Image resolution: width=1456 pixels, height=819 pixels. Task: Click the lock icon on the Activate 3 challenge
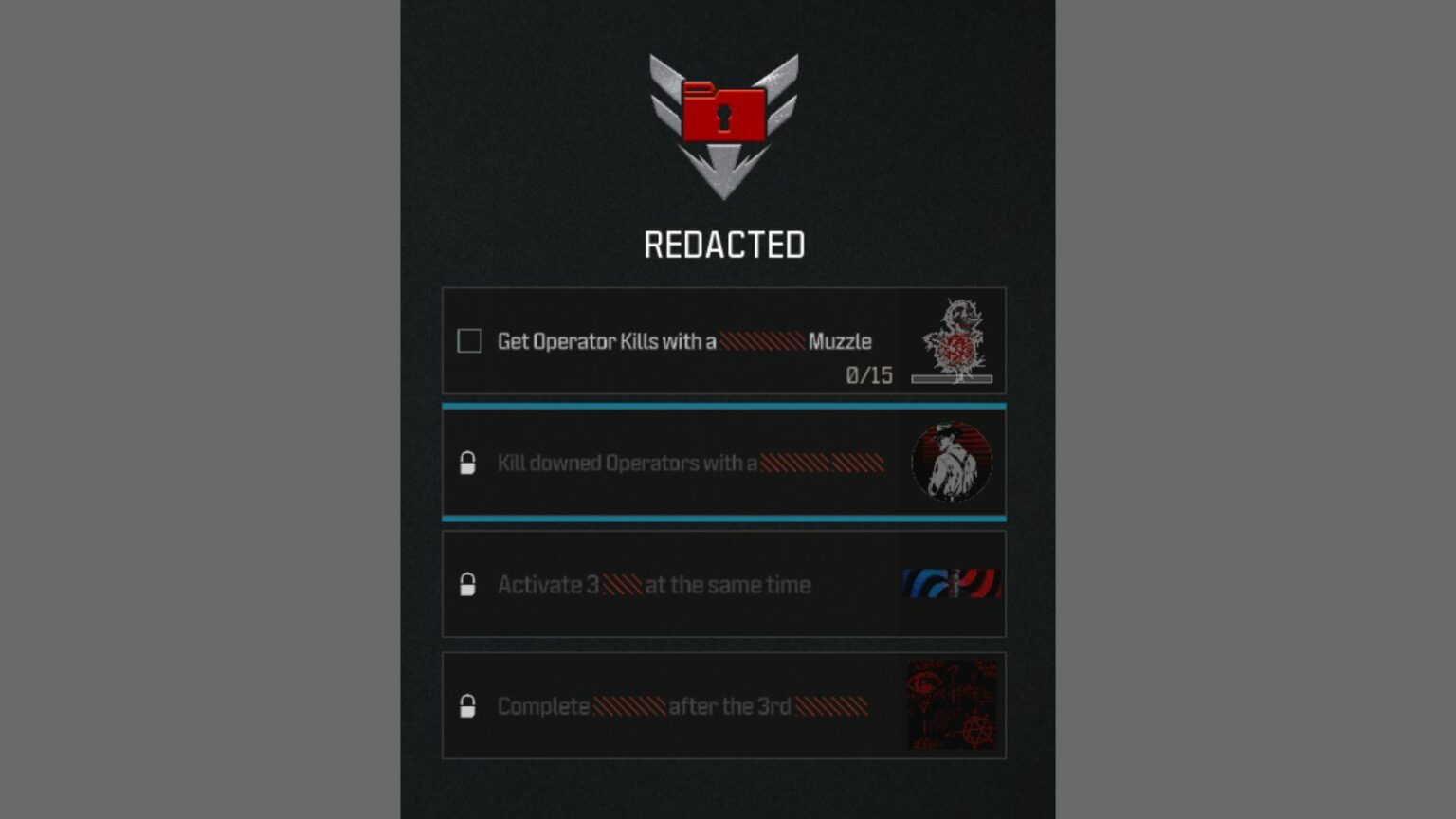click(469, 585)
